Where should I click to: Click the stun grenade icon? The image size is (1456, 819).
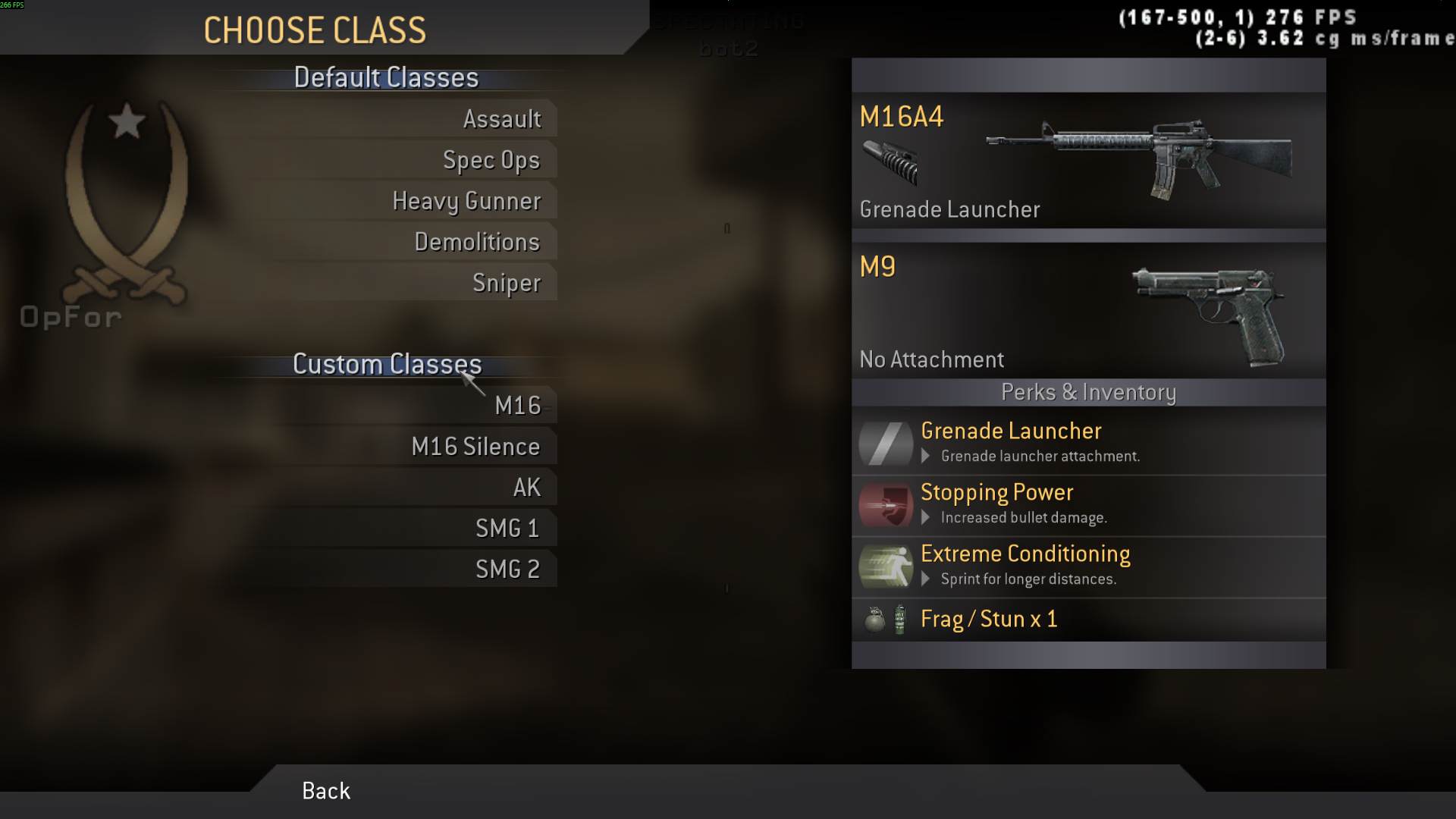[x=898, y=619]
